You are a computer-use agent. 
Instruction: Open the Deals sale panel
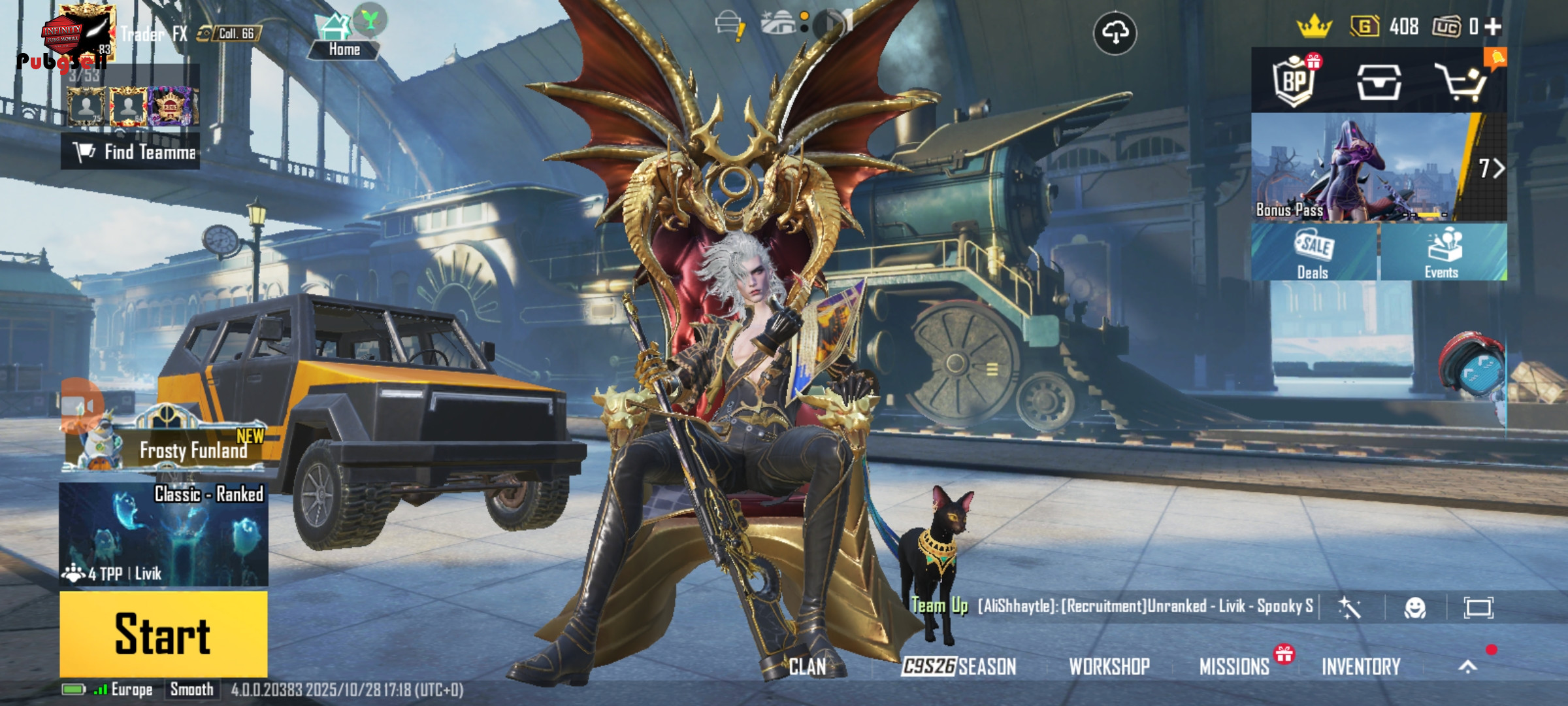click(x=1313, y=252)
